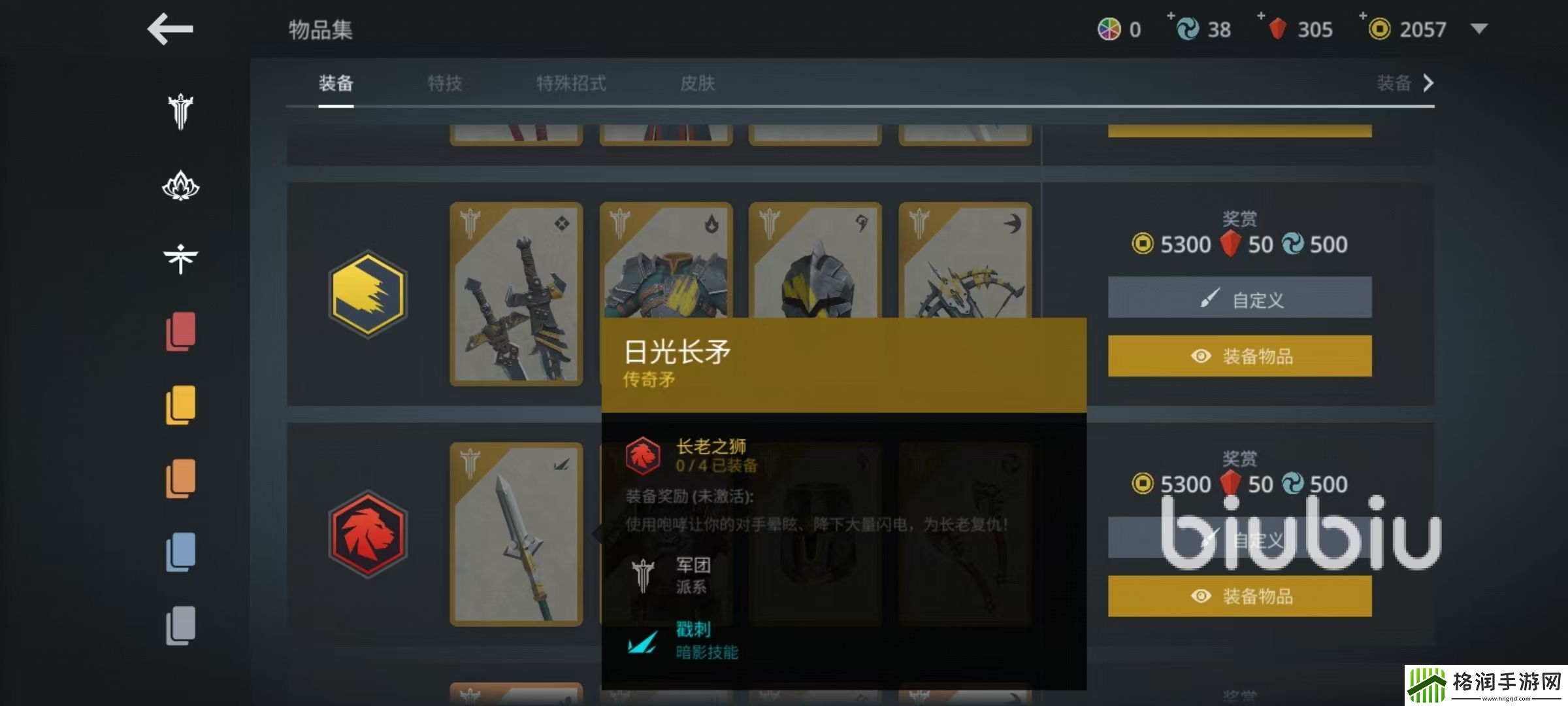Select the Dynasty faction icon in sidebar
This screenshot has width=1568, height=706.
182,258
